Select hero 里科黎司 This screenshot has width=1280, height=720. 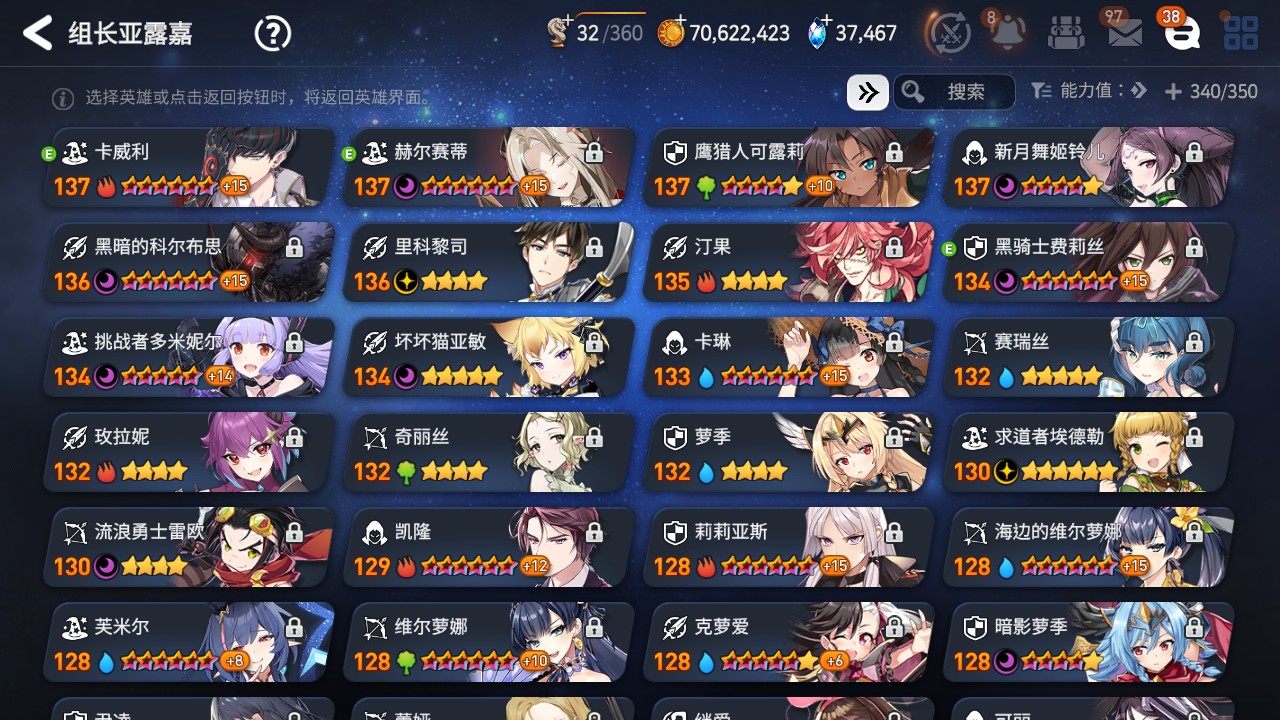(x=490, y=262)
